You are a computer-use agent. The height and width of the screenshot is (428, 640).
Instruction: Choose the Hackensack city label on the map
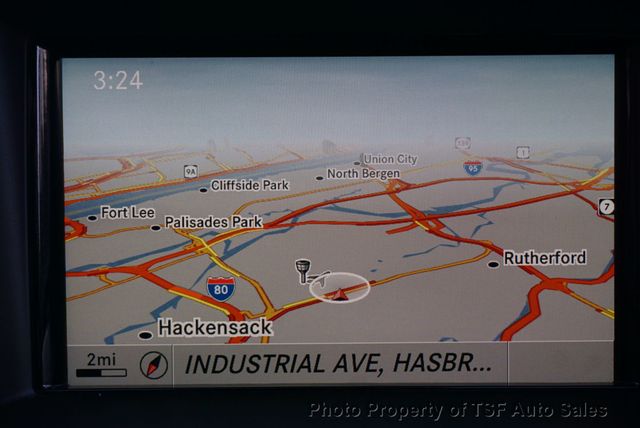(x=214, y=327)
